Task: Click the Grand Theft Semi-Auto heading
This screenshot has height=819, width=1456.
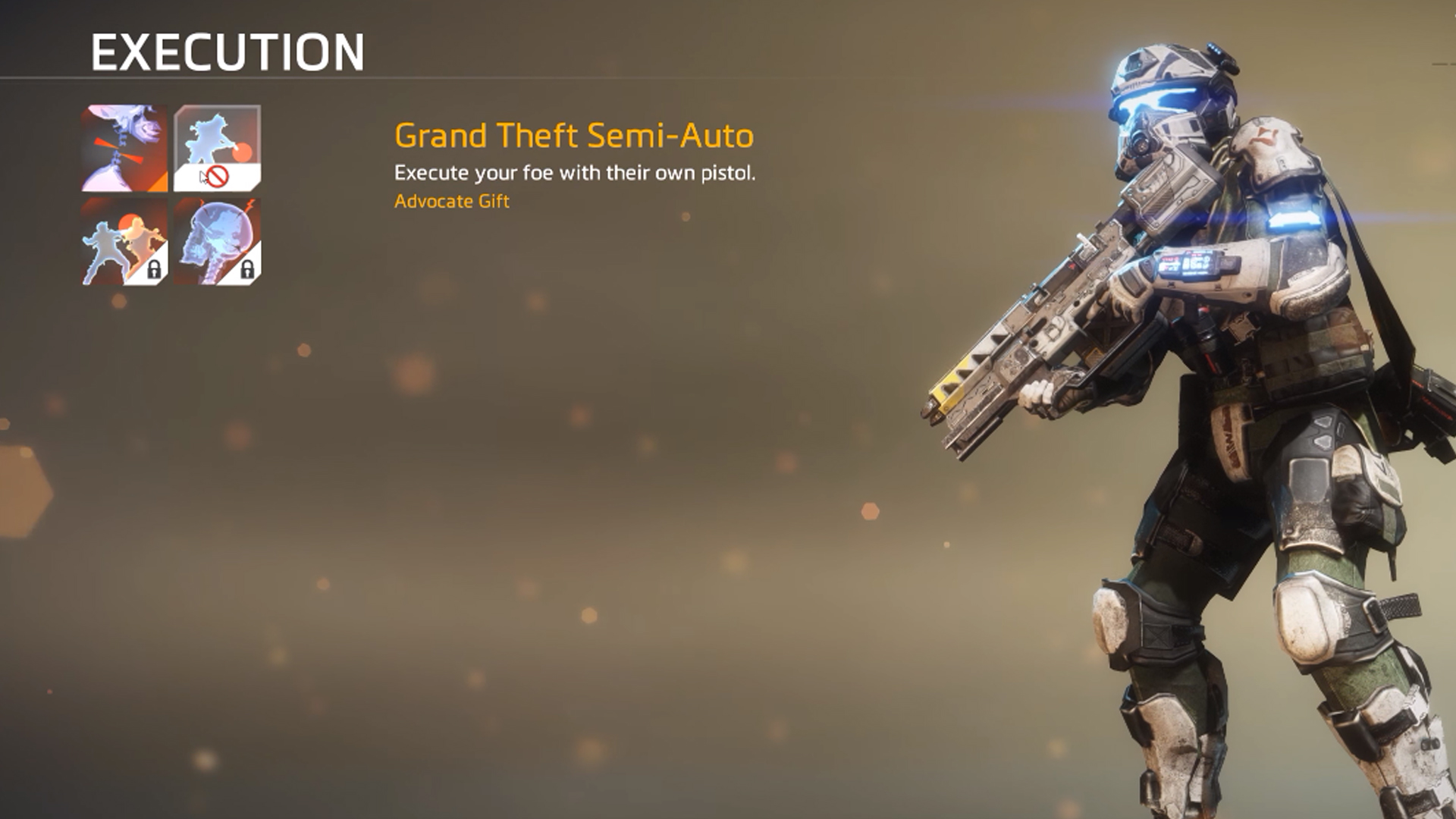Action: coord(573,136)
